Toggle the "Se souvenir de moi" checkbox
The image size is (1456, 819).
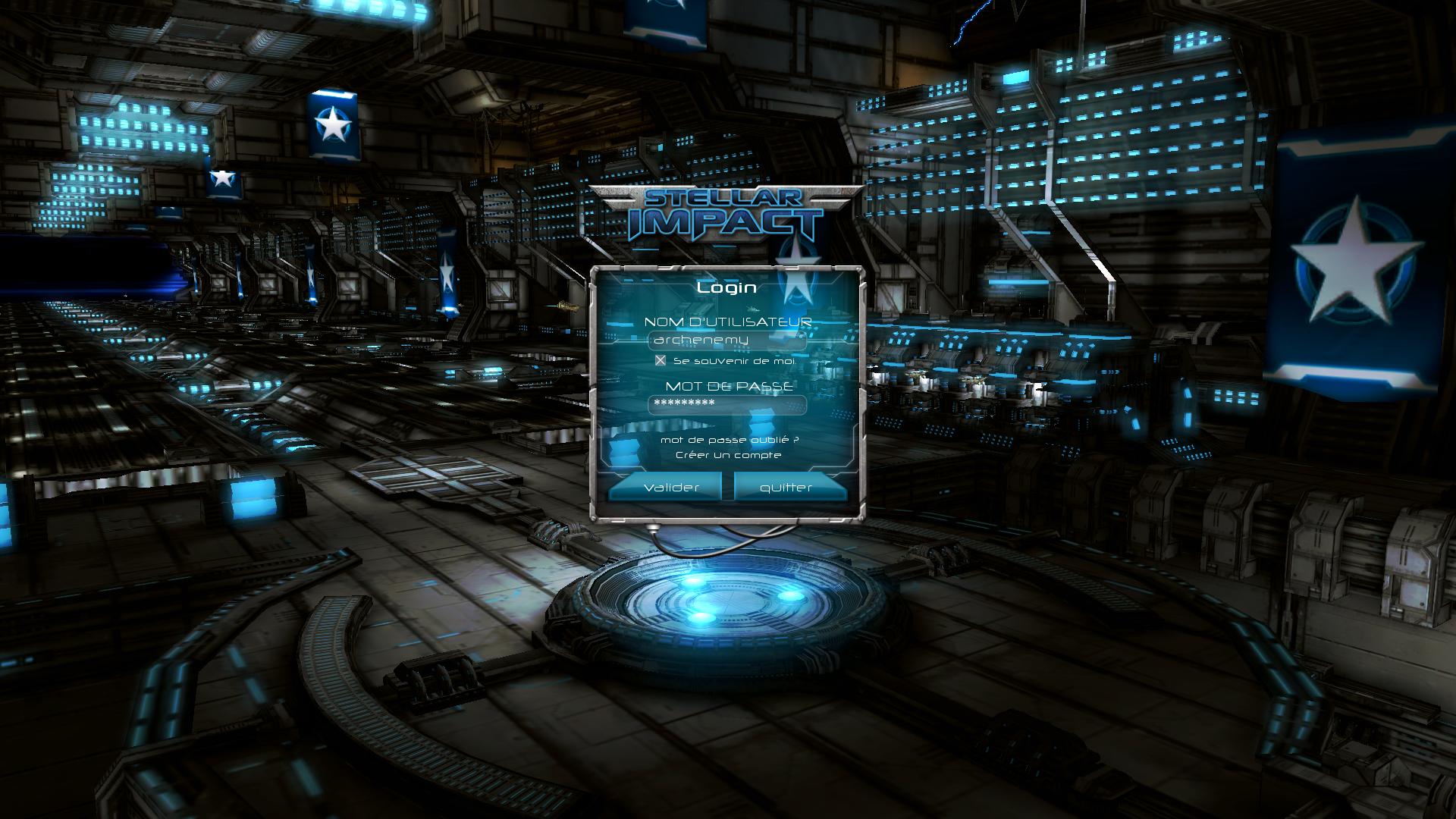661,361
